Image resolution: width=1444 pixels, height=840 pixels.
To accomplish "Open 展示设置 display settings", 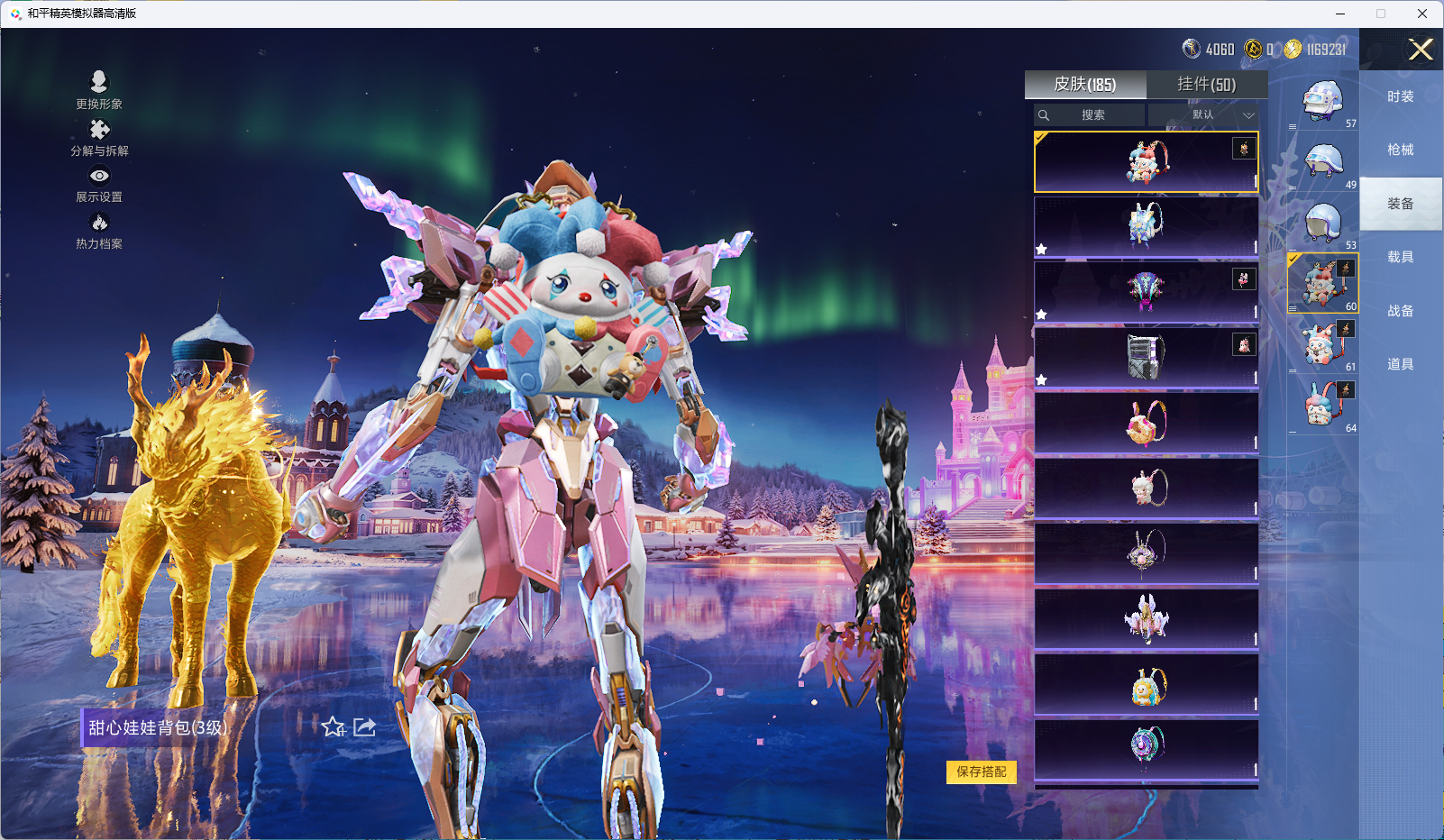I will 99,185.
